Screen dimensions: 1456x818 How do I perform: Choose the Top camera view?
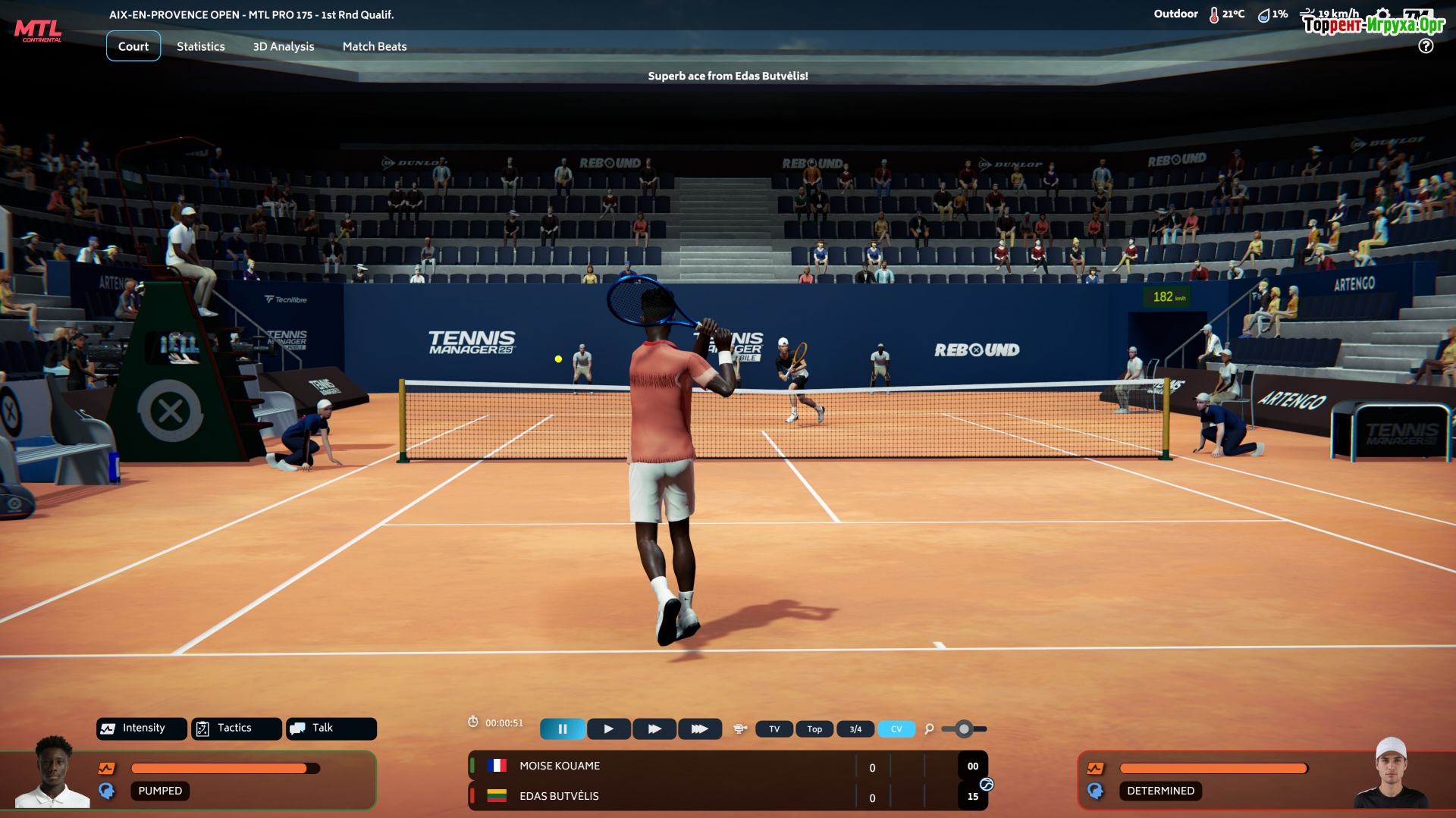pyautogui.click(x=814, y=729)
